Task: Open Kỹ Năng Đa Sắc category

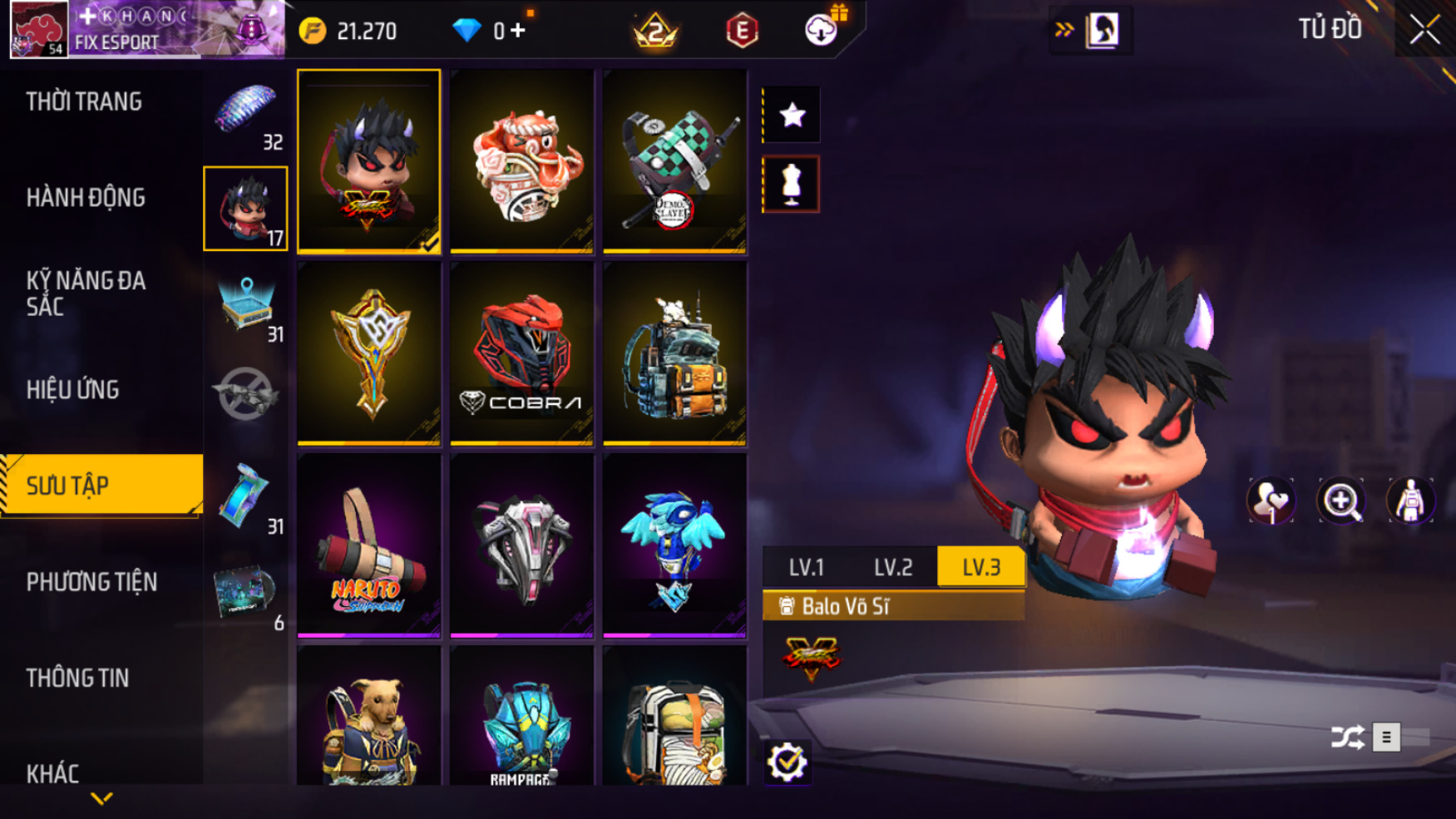Action: click(x=86, y=293)
